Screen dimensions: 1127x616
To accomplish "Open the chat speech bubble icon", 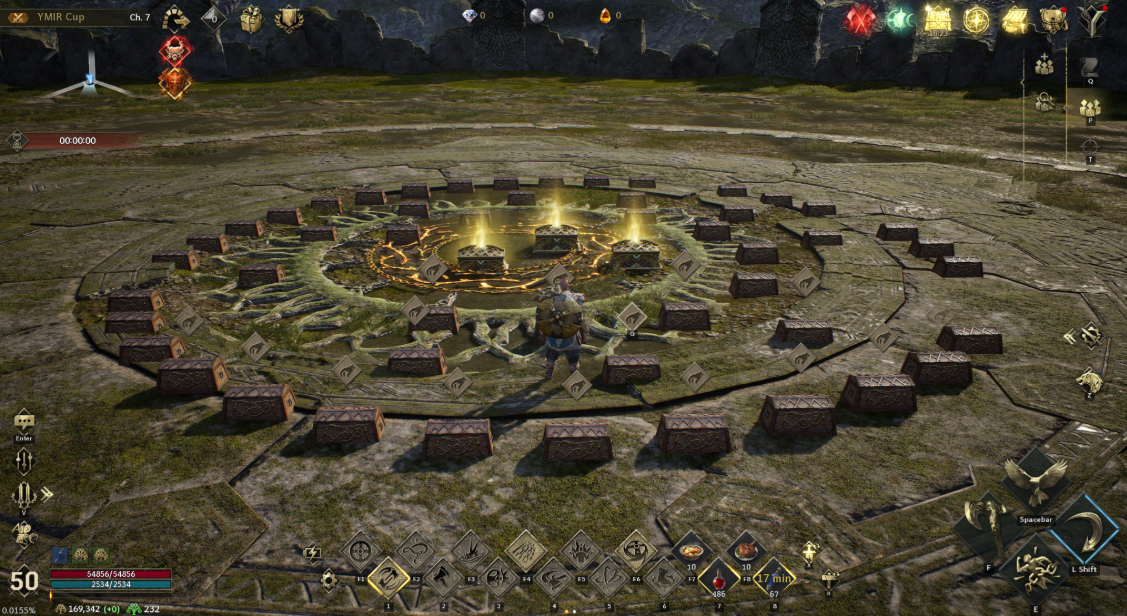I will pos(23,421).
